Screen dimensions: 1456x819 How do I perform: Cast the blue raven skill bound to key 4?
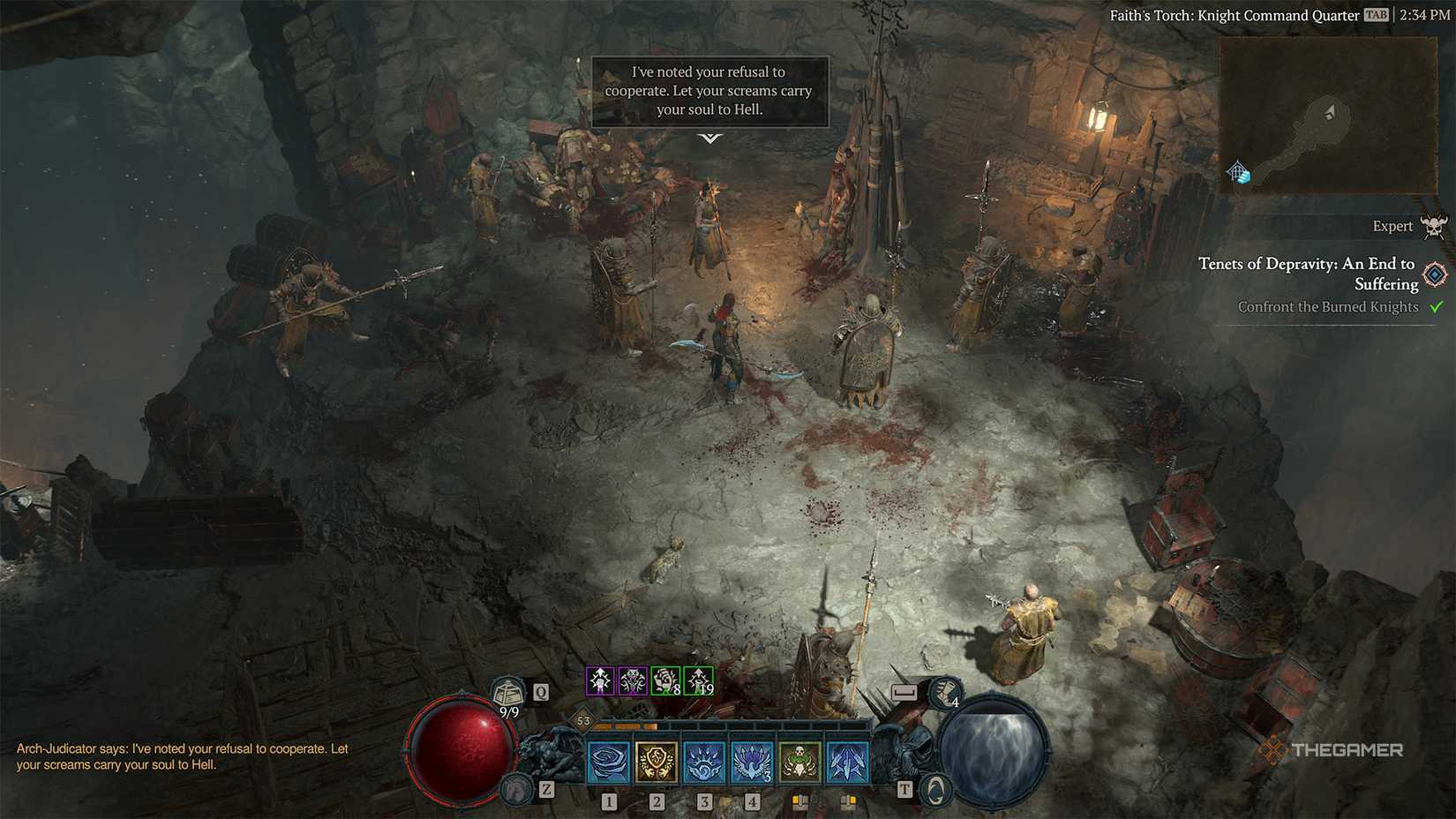point(752,763)
